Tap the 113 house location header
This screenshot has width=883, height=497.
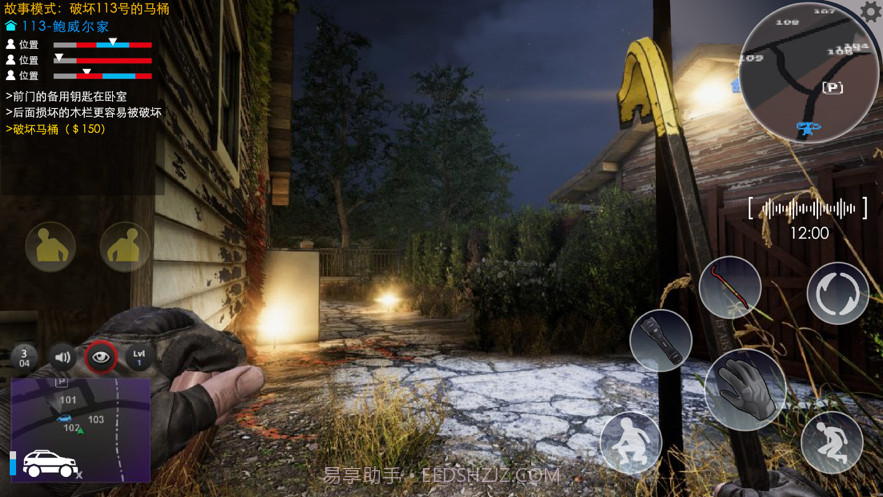click(x=64, y=27)
